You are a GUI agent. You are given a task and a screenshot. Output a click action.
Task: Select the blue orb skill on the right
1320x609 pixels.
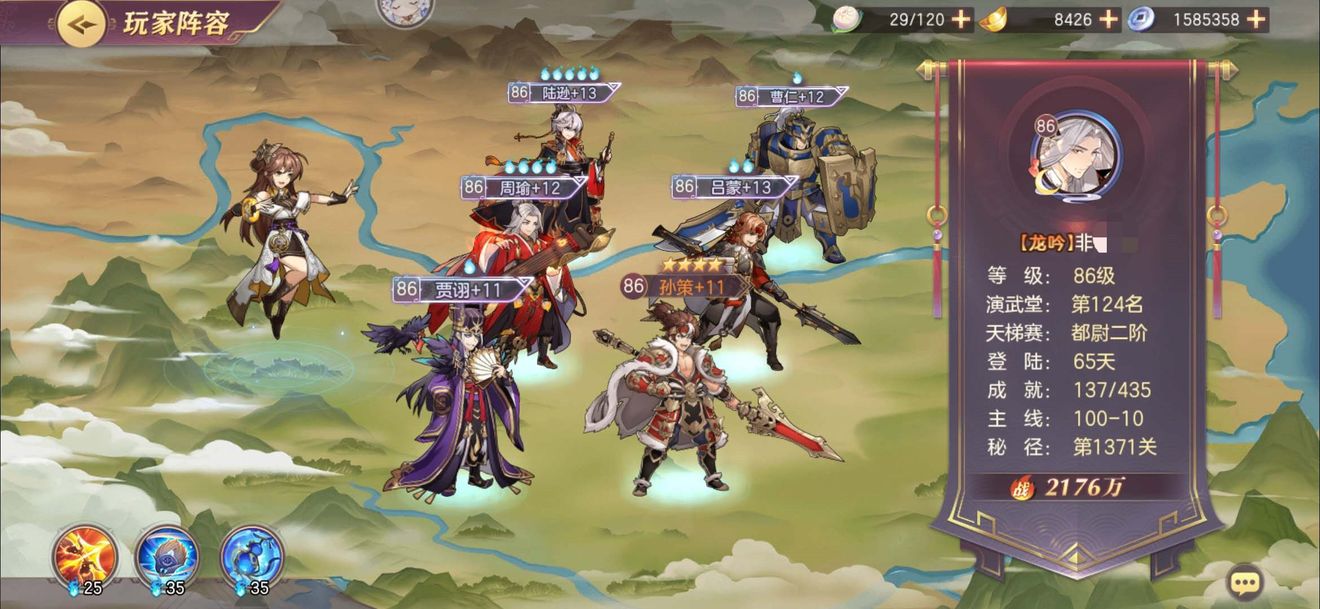[x=251, y=557]
